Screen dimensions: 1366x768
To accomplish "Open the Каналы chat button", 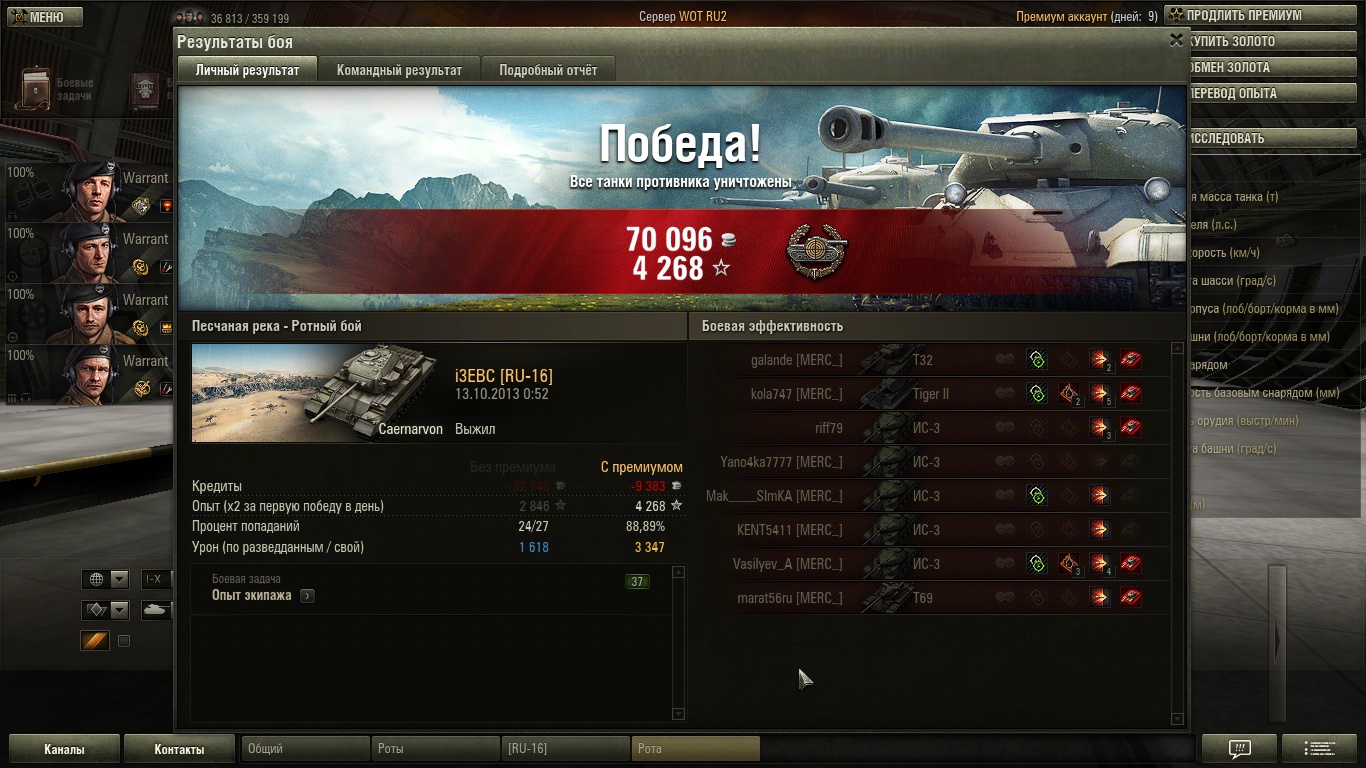I will coord(64,749).
